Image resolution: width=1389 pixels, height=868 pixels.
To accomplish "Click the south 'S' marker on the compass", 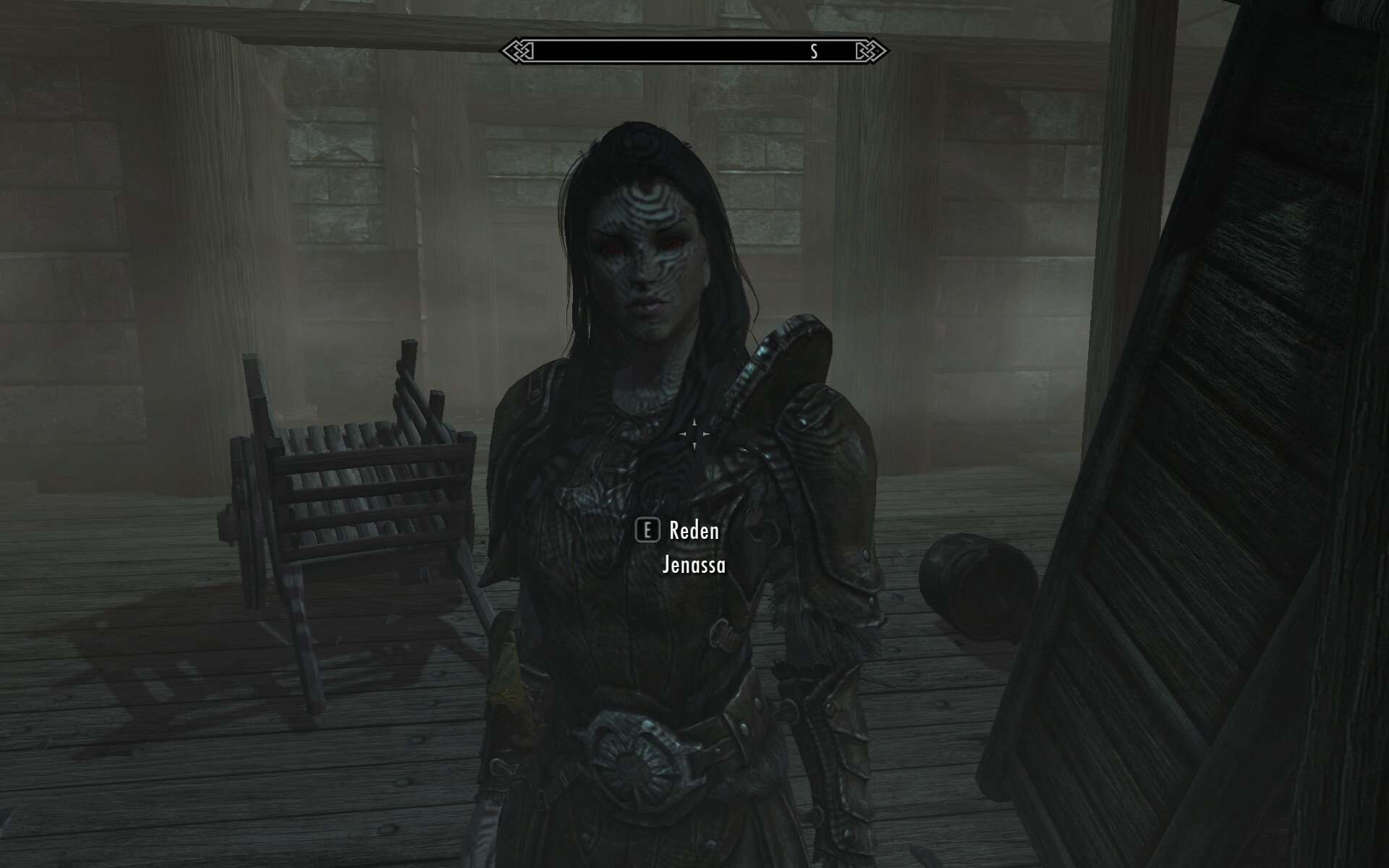I will [x=813, y=51].
